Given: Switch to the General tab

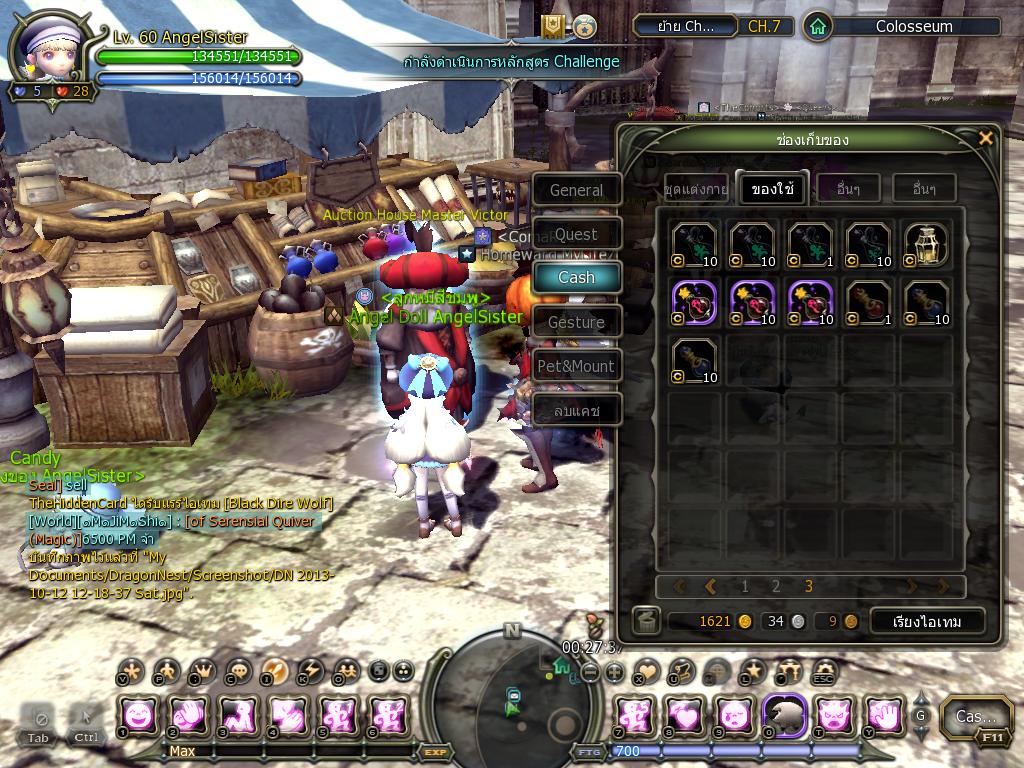Looking at the screenshot, I should pyautogui.click(x=576, y=190).
